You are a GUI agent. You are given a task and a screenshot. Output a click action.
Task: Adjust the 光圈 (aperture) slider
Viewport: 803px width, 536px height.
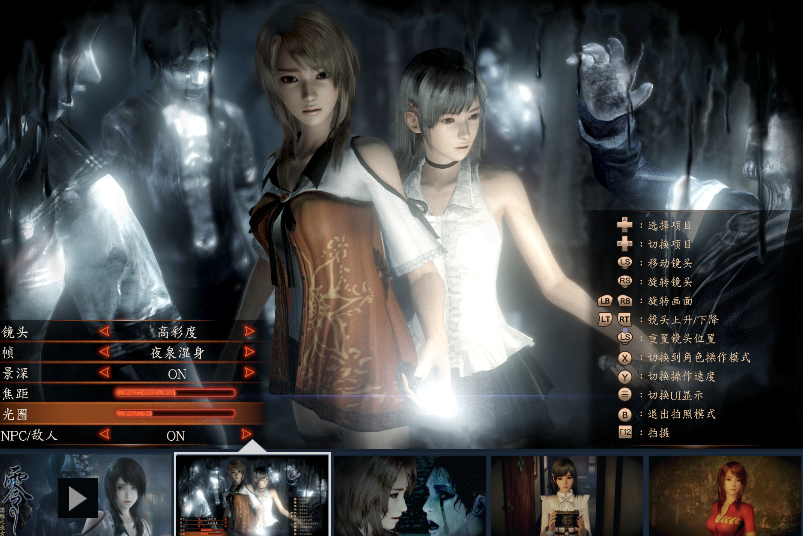[175, 413]
